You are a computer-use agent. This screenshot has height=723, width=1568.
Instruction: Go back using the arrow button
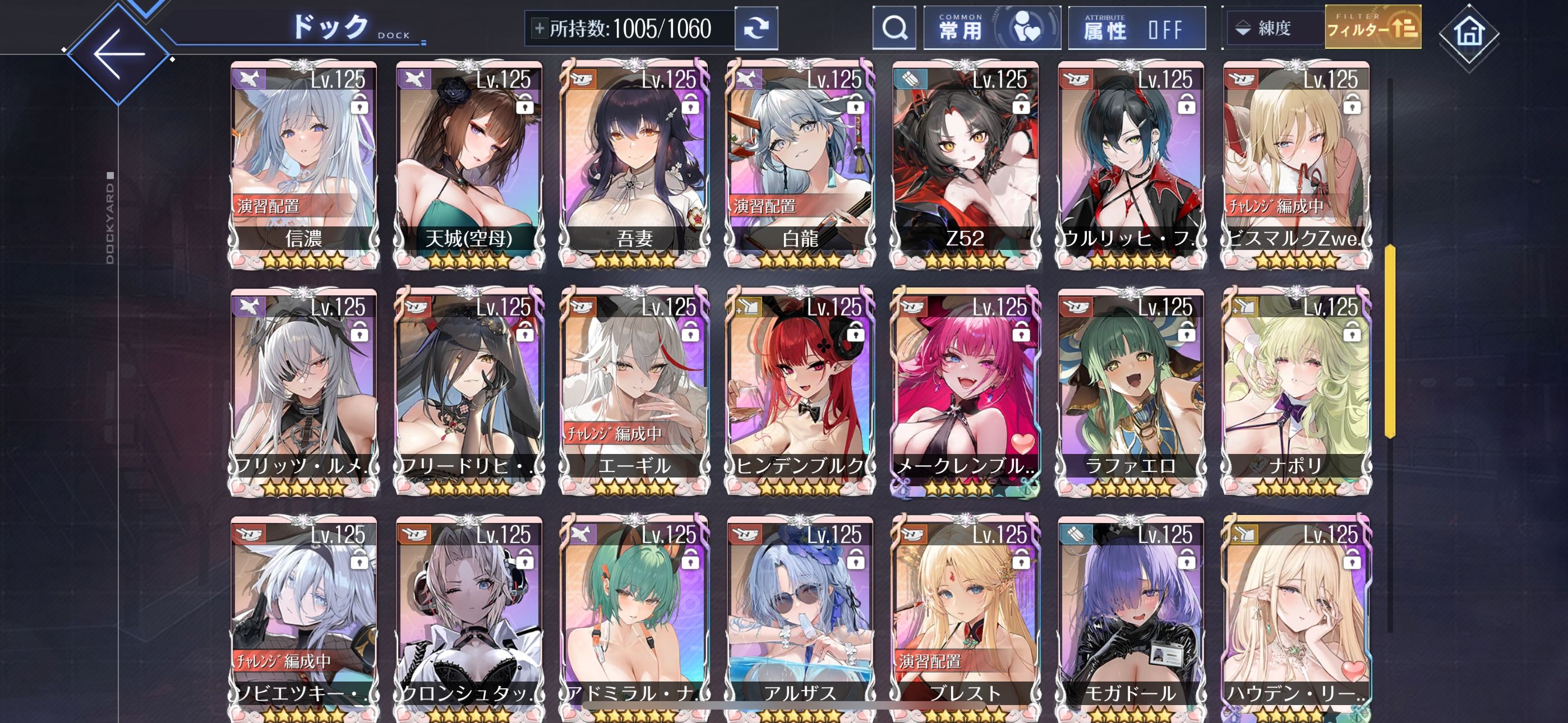click(x=119, y=54)
